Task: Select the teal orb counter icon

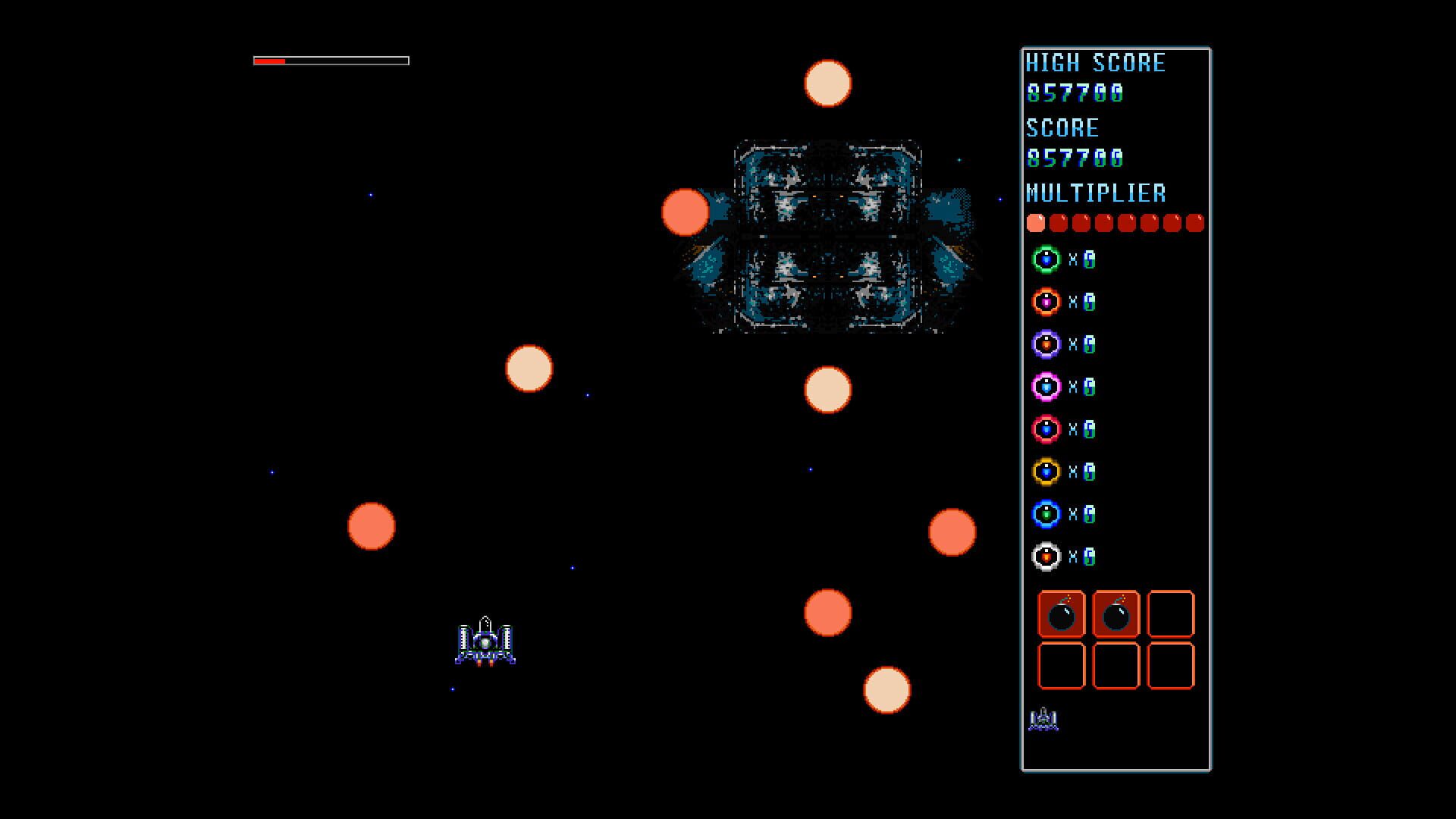Action: (1045, 514)
